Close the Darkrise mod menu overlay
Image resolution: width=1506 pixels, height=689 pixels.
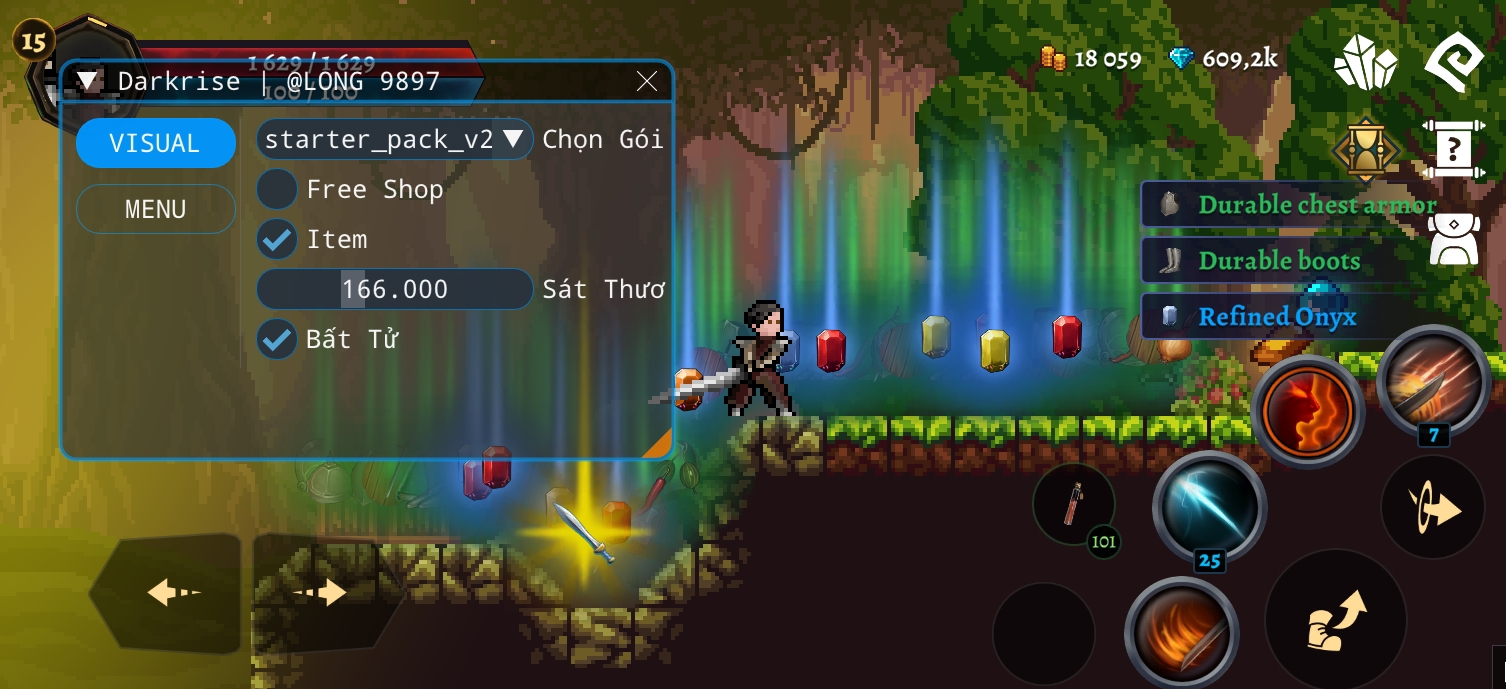point(647,82)
